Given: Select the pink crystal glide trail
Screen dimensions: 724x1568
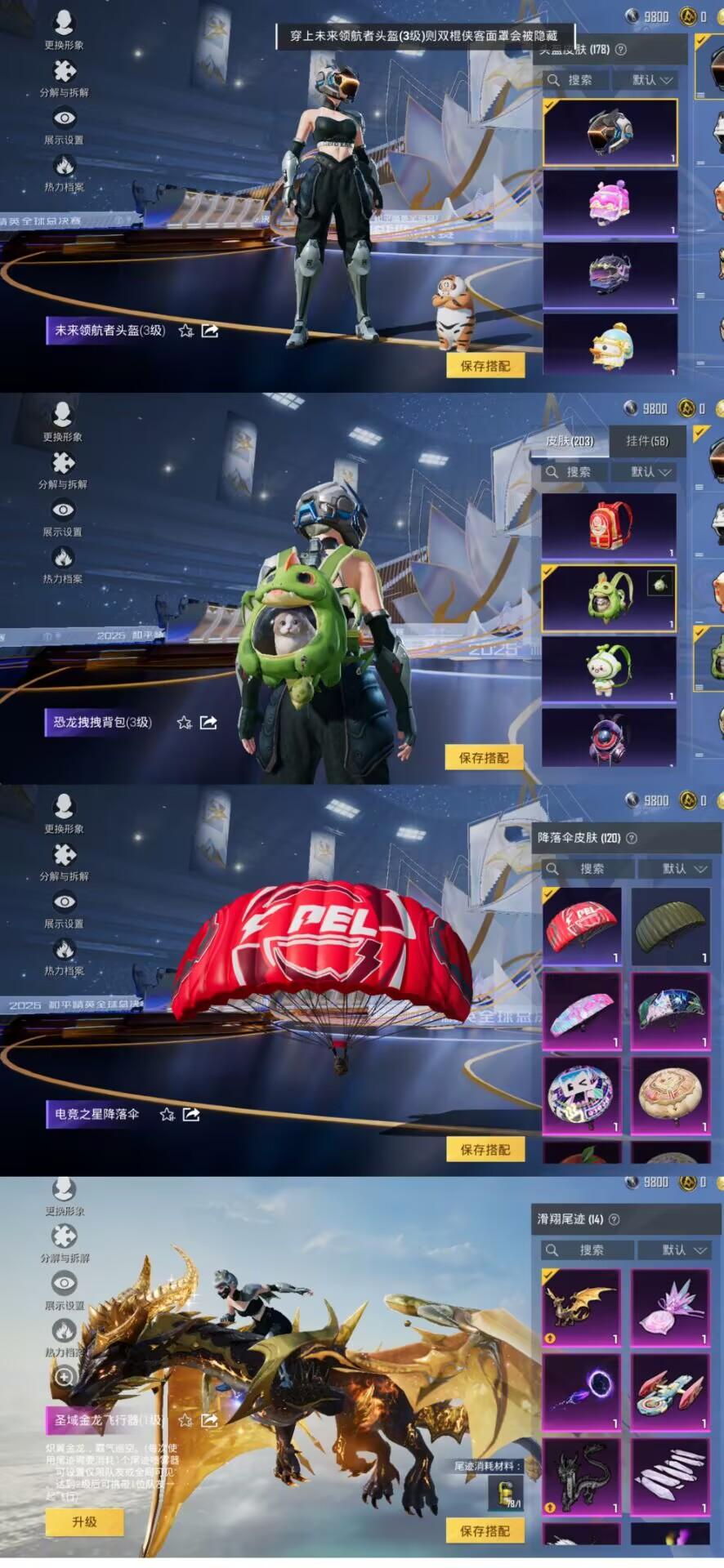Looking at the screenshot, I should coord(670,1307).
